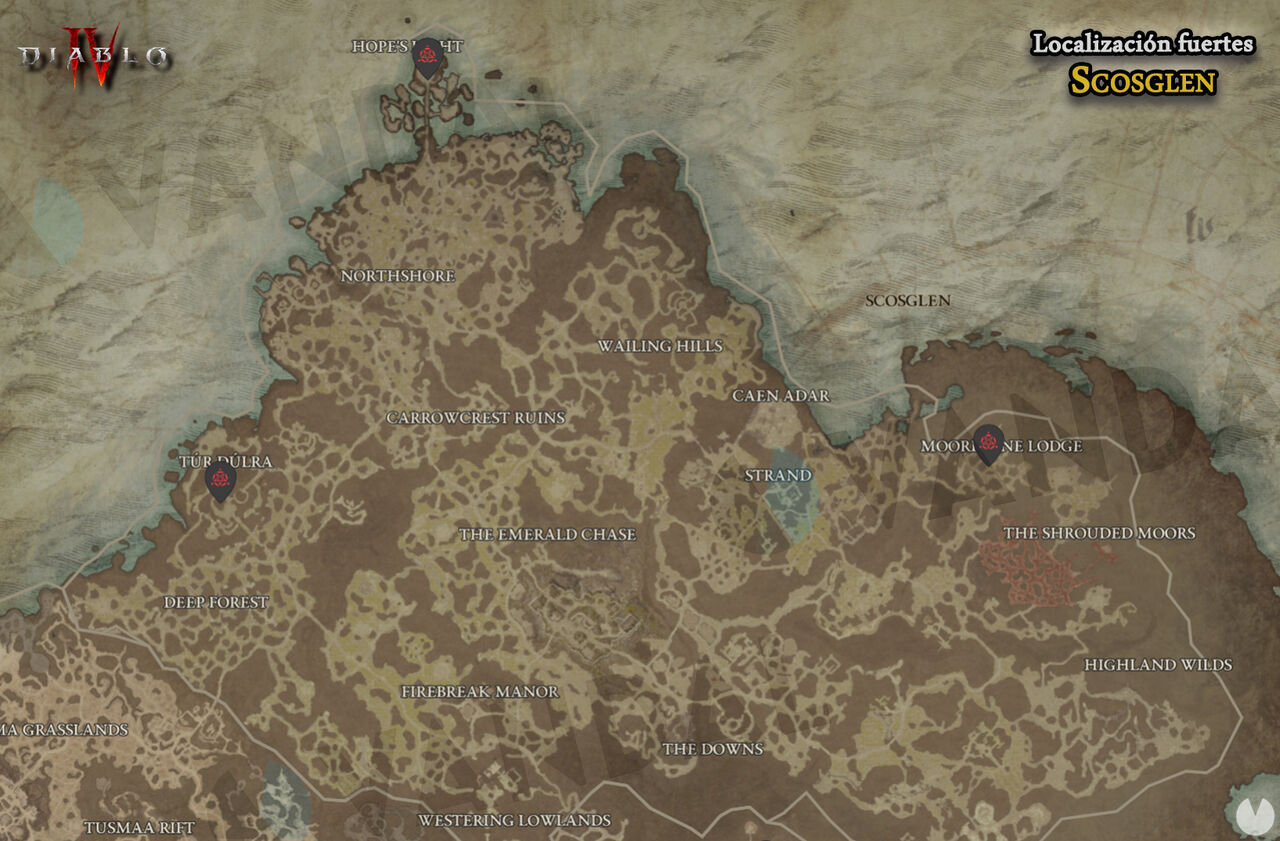Select the Hope's Light stronghold marker
This screenshot has width=1280, height=841.
tap(428, 55)
